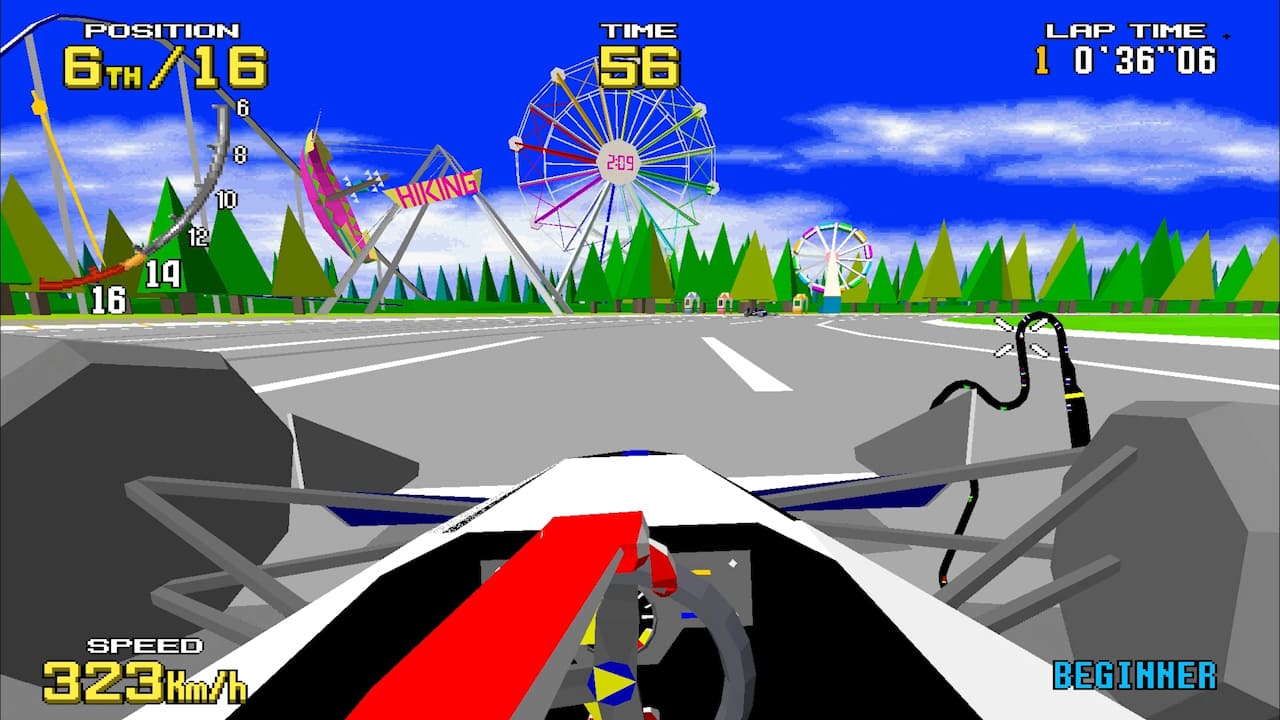Select the blinking position marker on the map
The width and height of the screenshot is (1280, 720).
click(x=1022, y=334)
